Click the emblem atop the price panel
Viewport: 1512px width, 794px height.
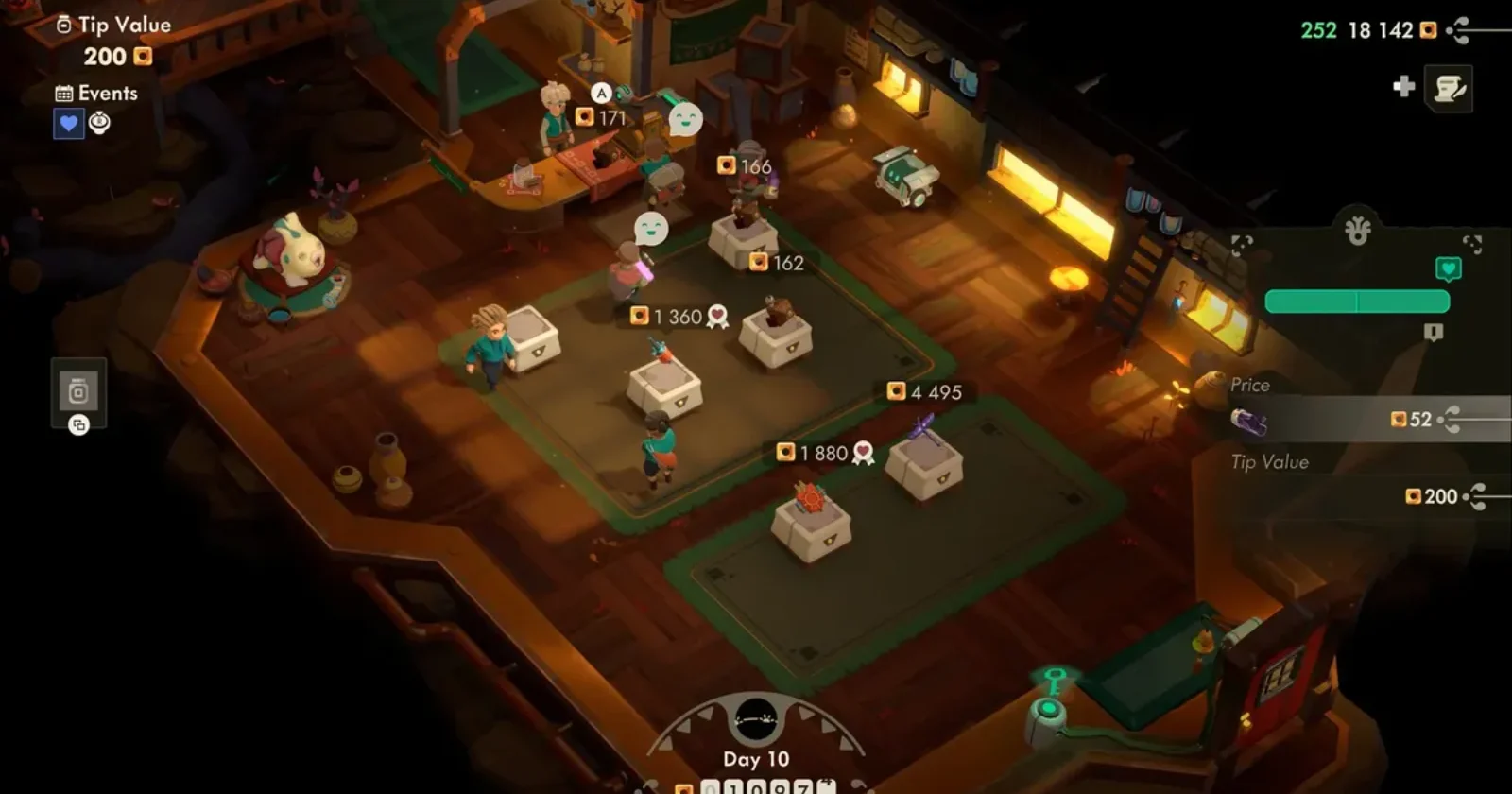[x=1357, y=231]
